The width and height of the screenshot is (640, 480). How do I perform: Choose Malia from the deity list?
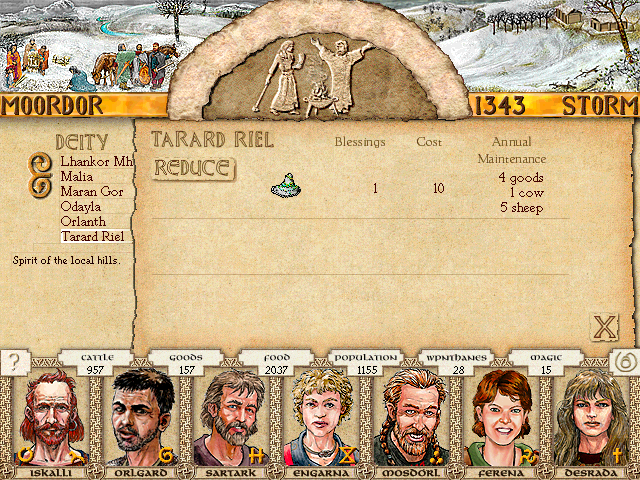click(x=76, y=176)
